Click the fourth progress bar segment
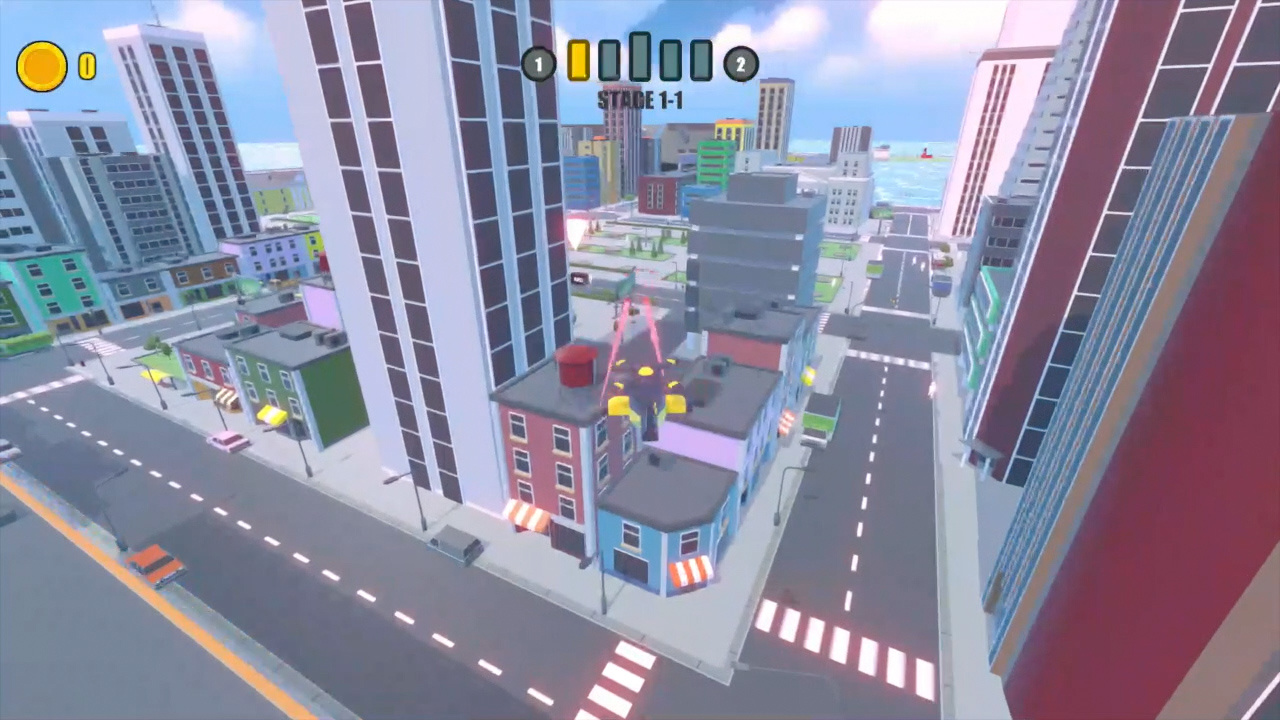 (x=671, y=60)
